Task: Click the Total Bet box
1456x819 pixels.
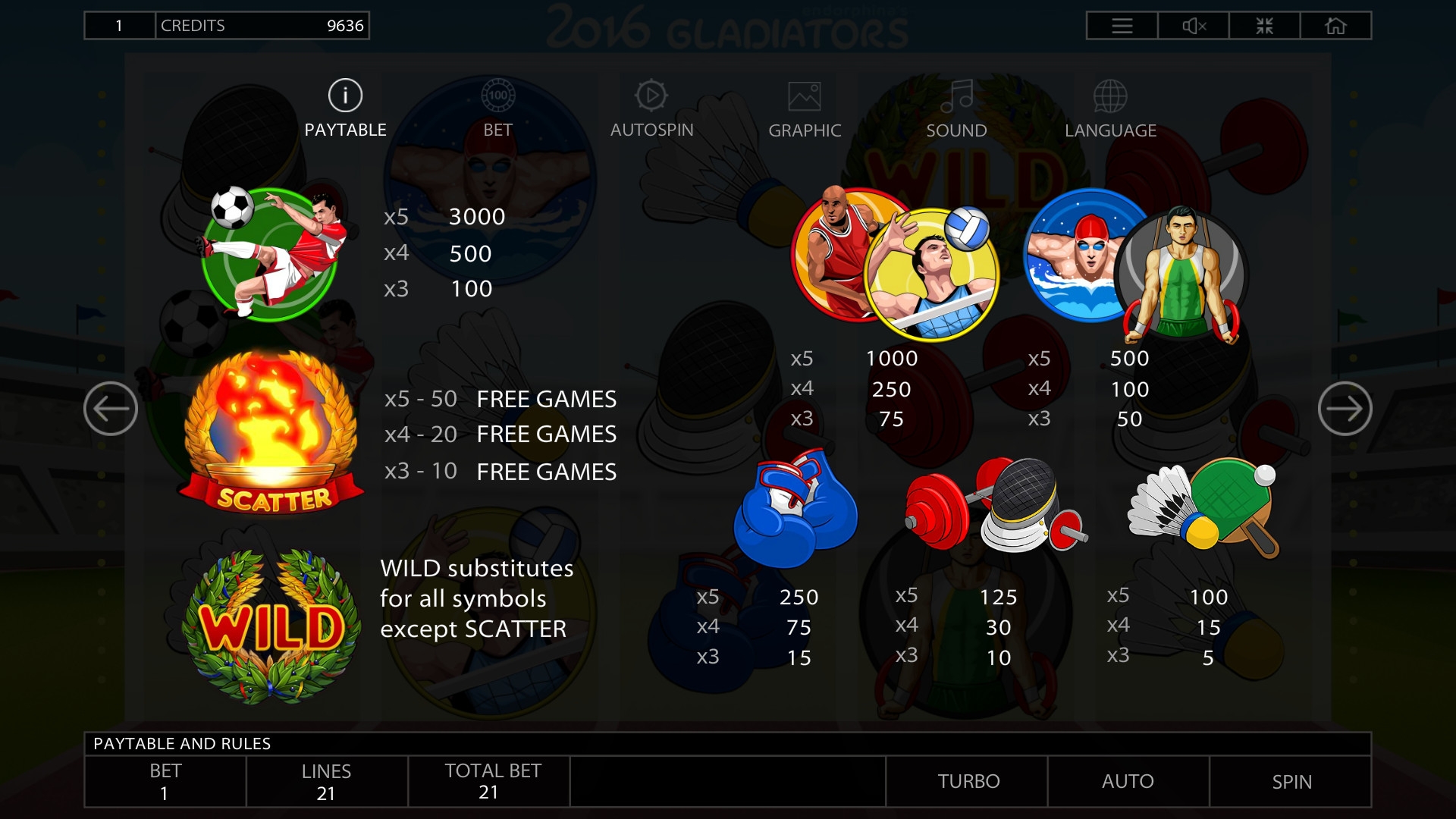Action: click(489, 781)
